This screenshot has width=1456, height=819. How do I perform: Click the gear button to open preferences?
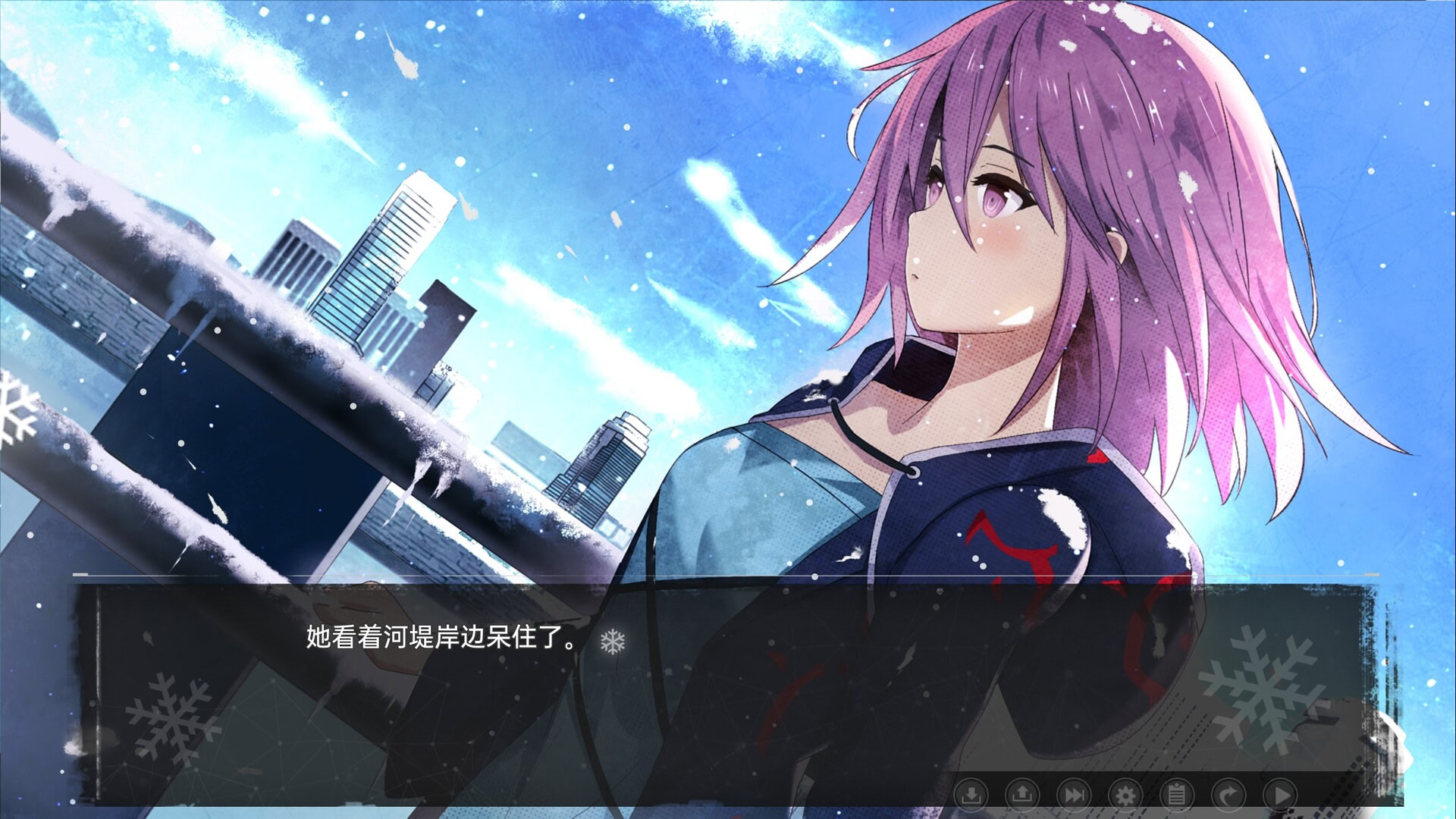click(x=1125, y=794)
